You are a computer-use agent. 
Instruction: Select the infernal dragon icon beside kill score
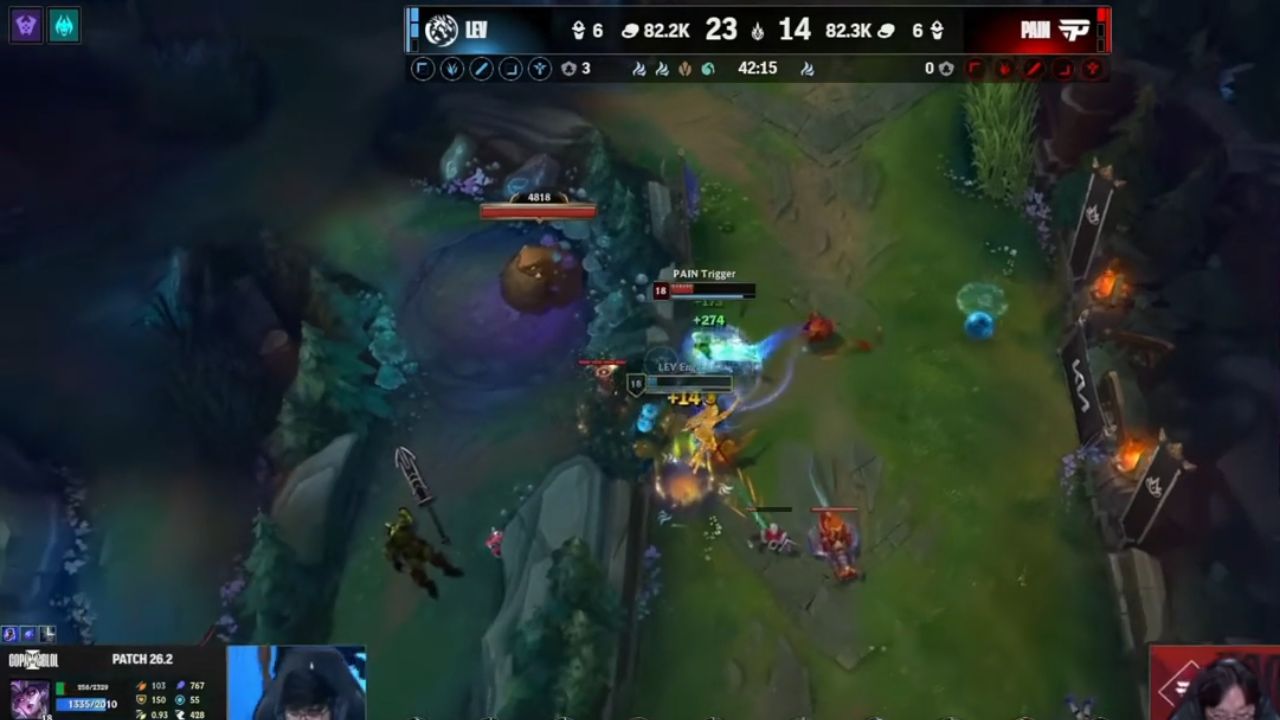click(x=757, y=29)
